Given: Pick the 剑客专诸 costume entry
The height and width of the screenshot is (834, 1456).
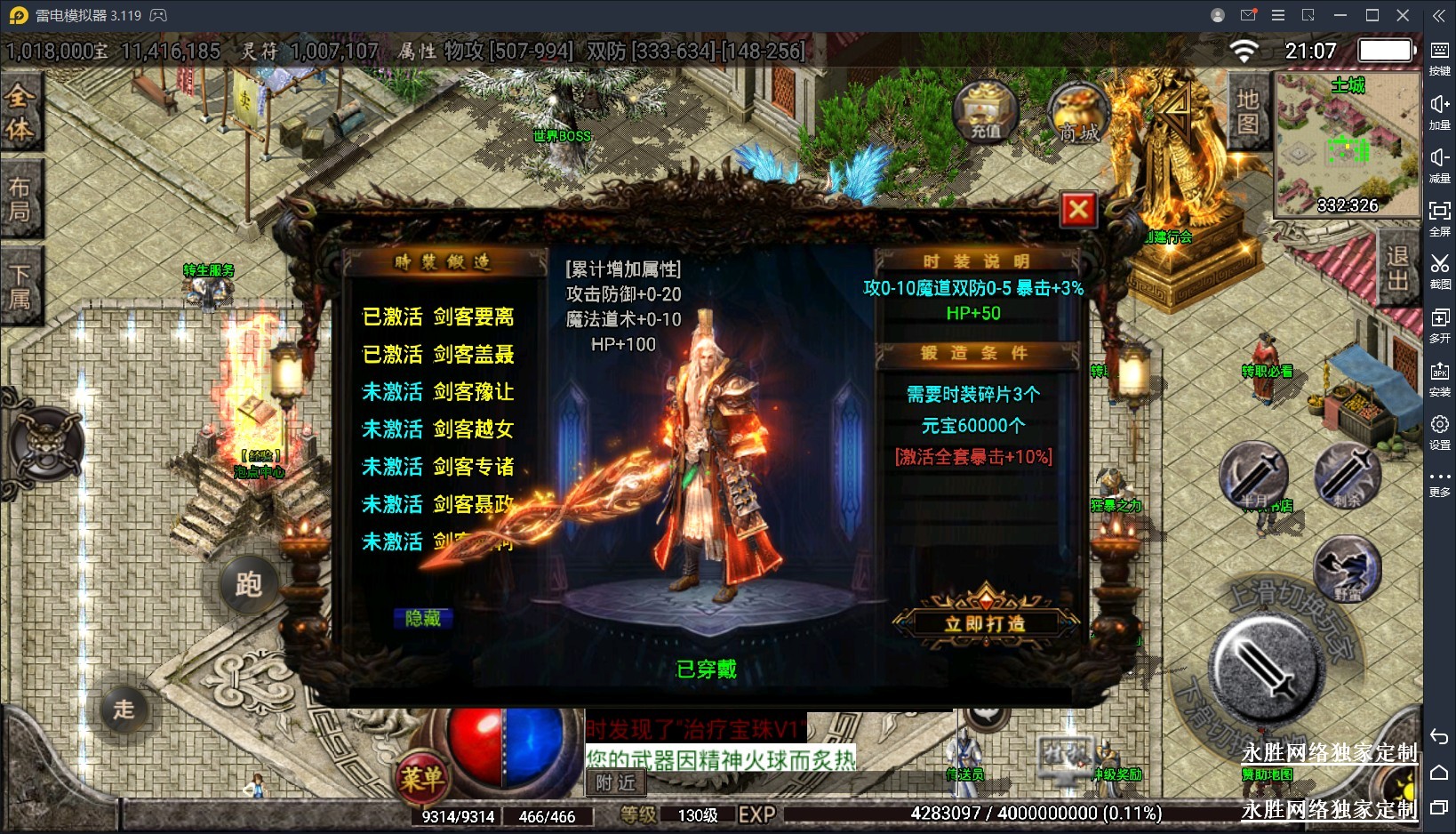Looking at the screenshot, I should tap(438, 467).
